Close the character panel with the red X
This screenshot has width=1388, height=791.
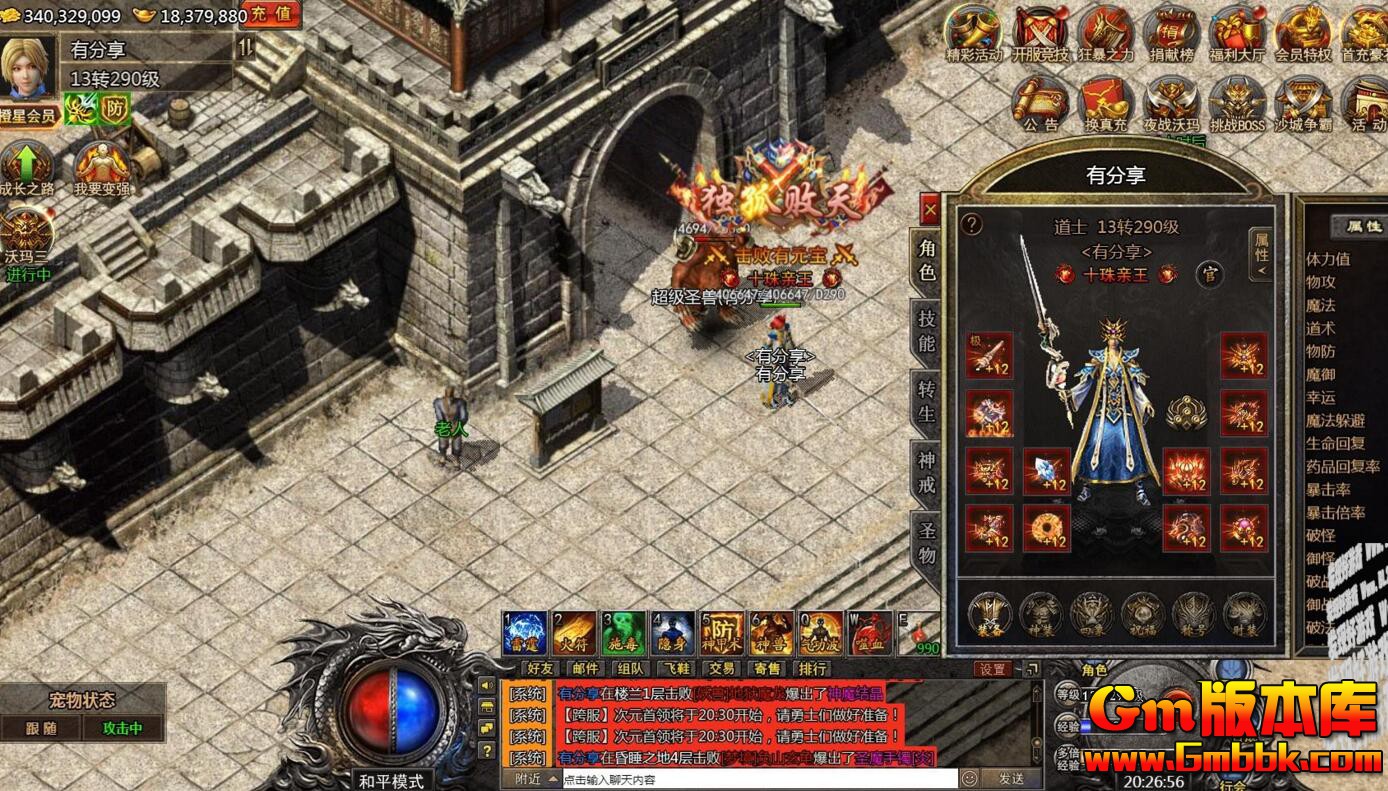(x=930, y=209)
